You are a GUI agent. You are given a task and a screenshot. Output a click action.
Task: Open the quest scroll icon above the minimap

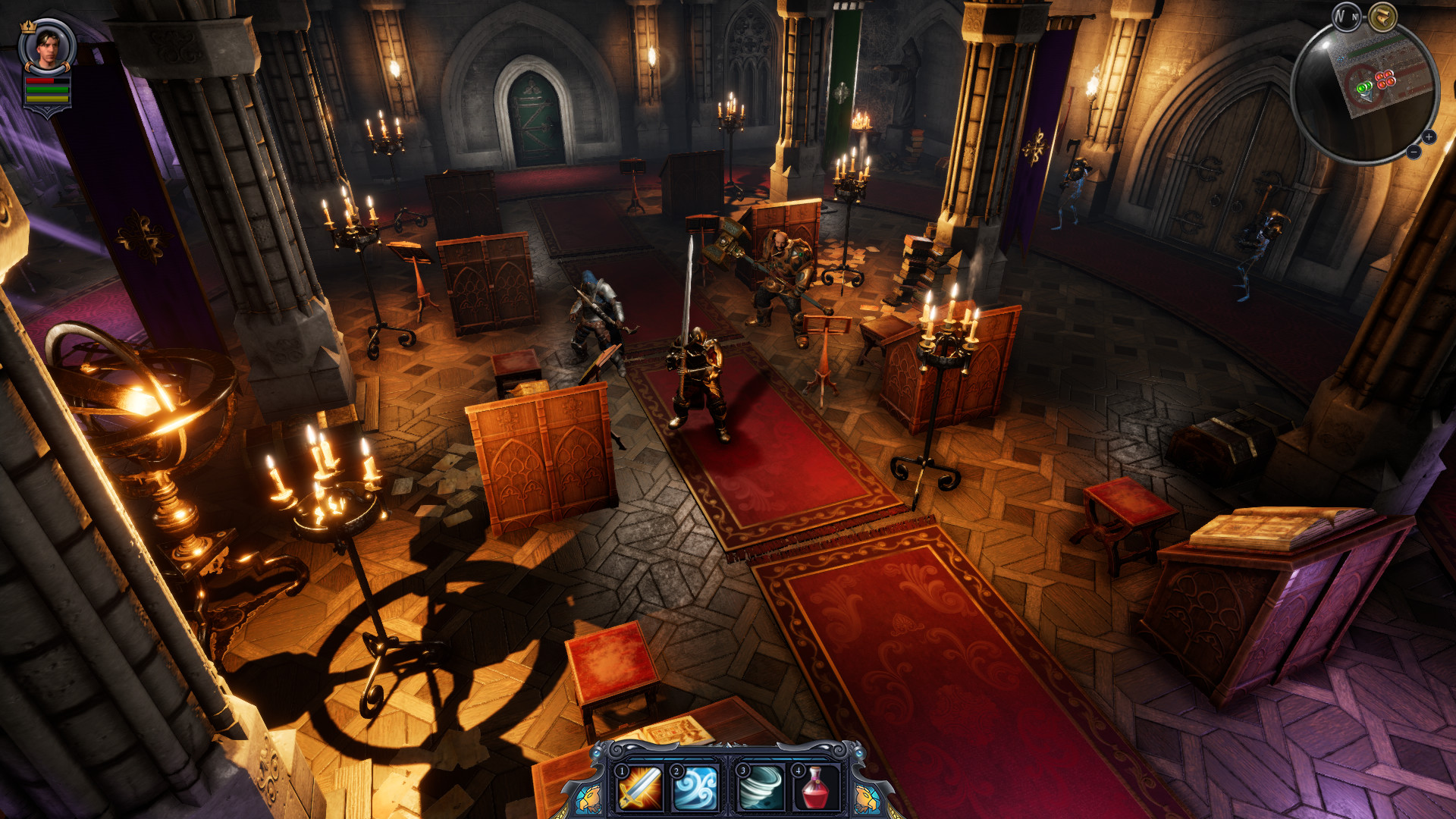[1382, 17]
